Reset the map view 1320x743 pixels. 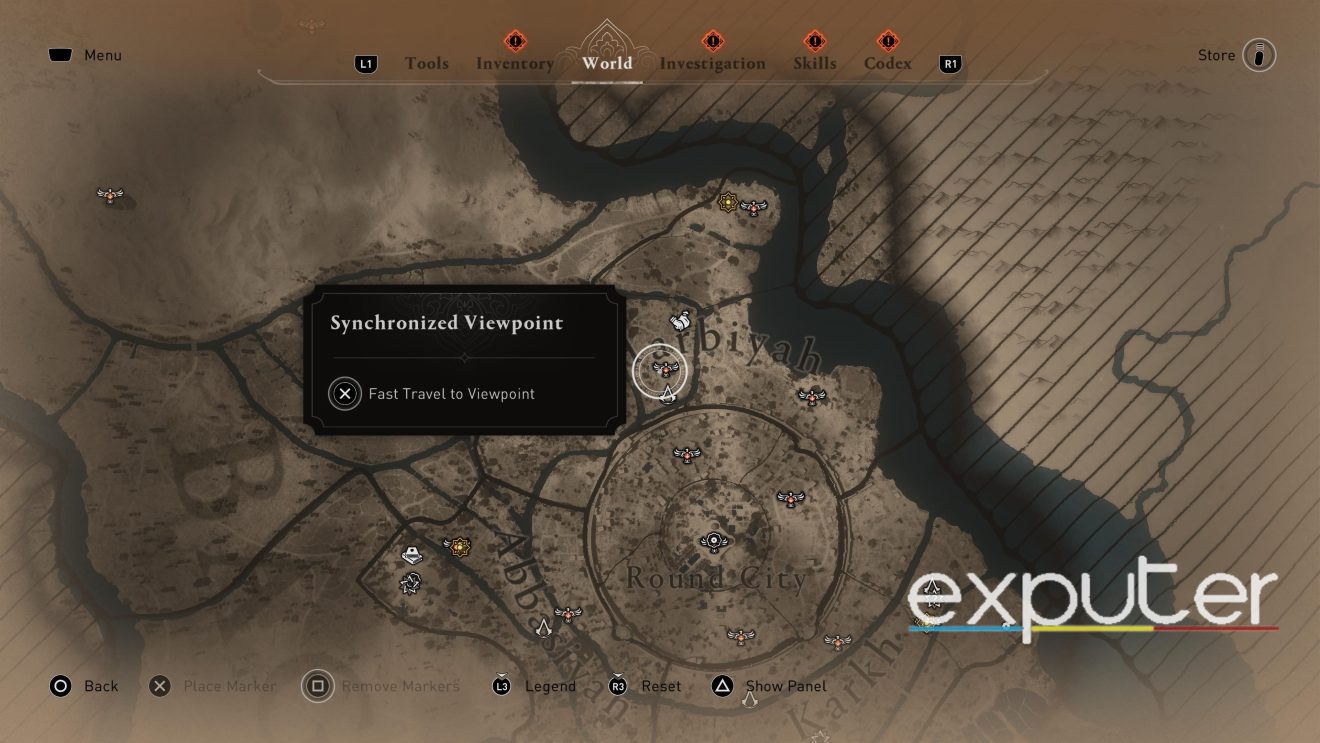(x=661, y=686)
